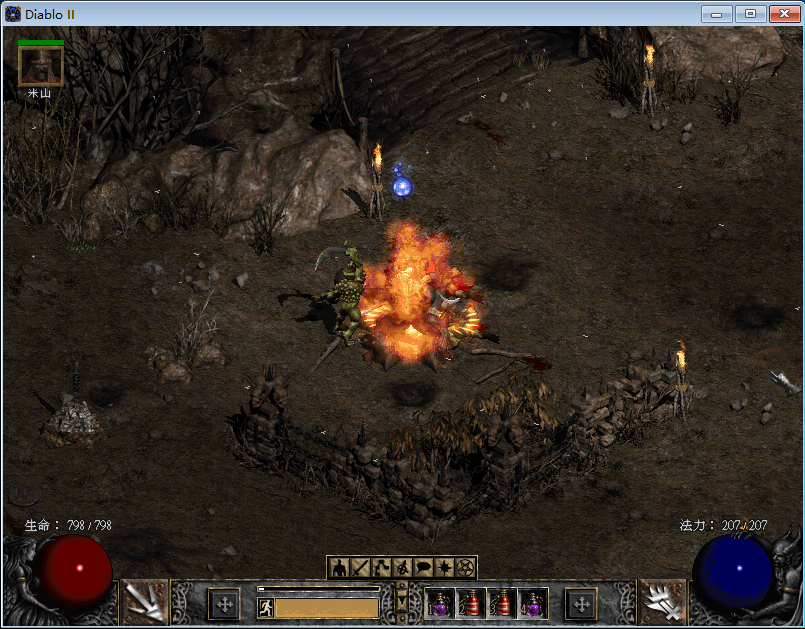Toggle the running figure run/walk button

pyautogui.click(x=266, y=607)
